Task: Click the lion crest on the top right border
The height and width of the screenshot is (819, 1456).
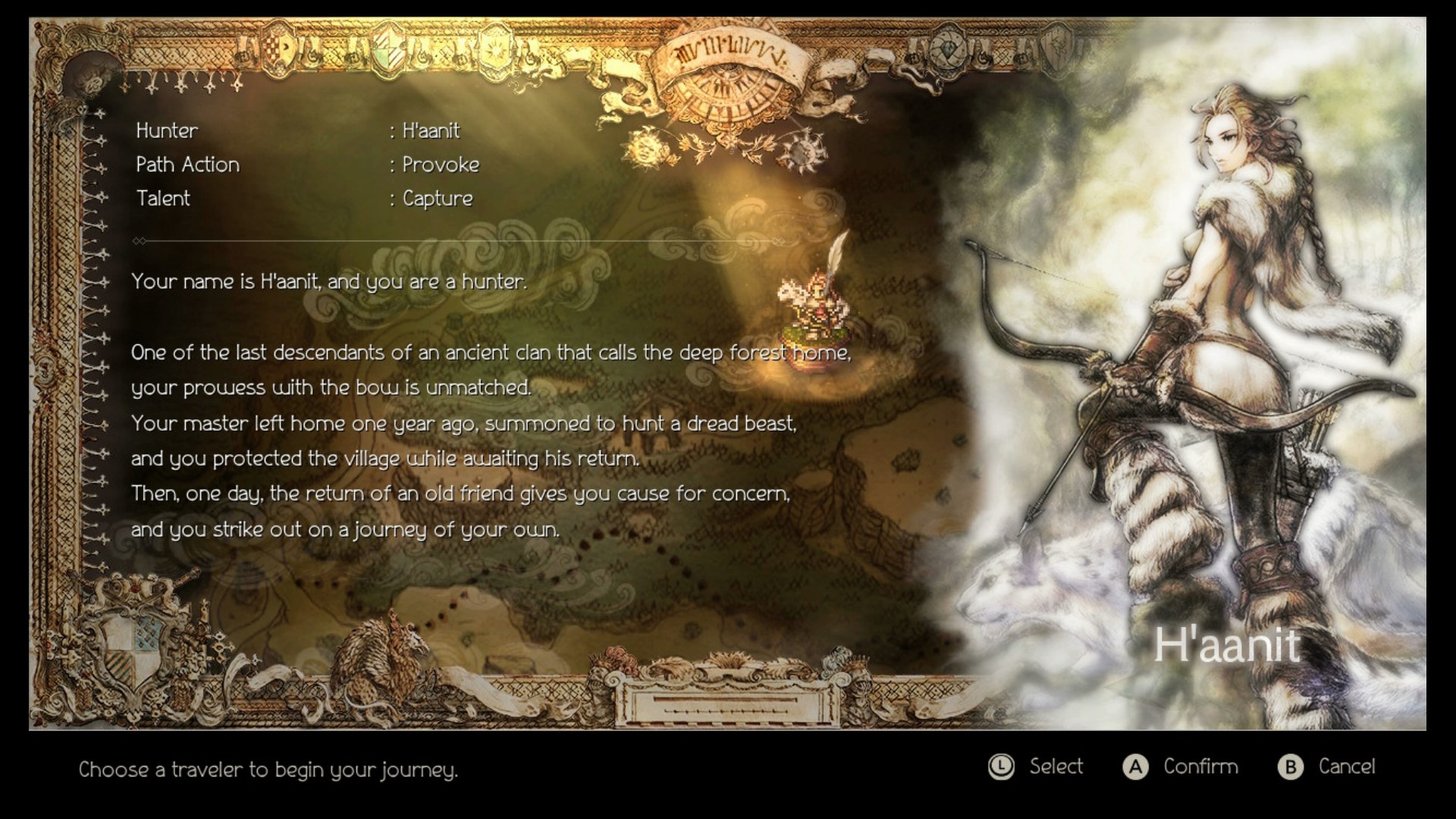Action: click(x=1057, y=48)
